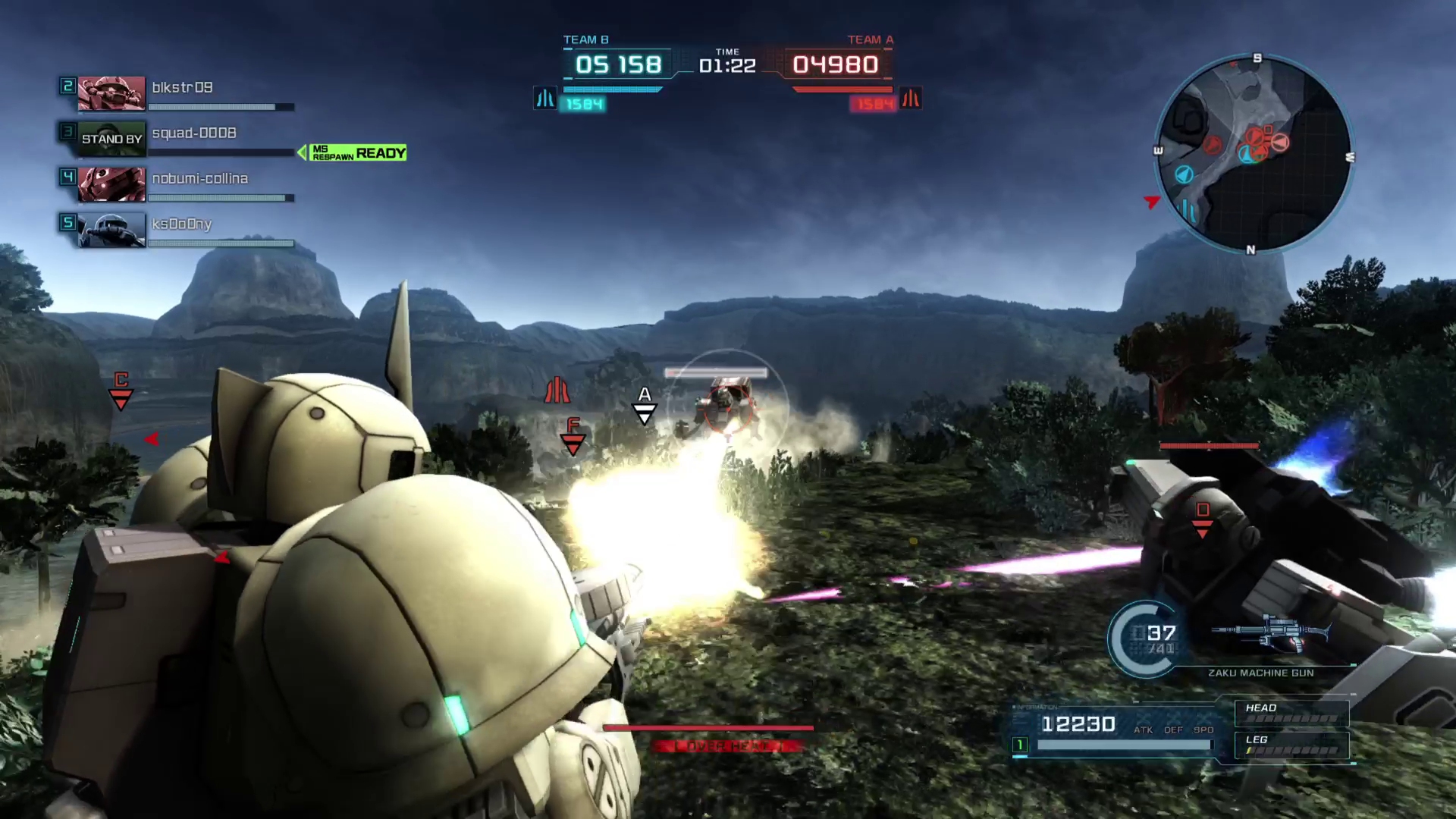Select blkstr09 in the squad list
Screen dimensions: 1456x819
click(x=182, y=88)
